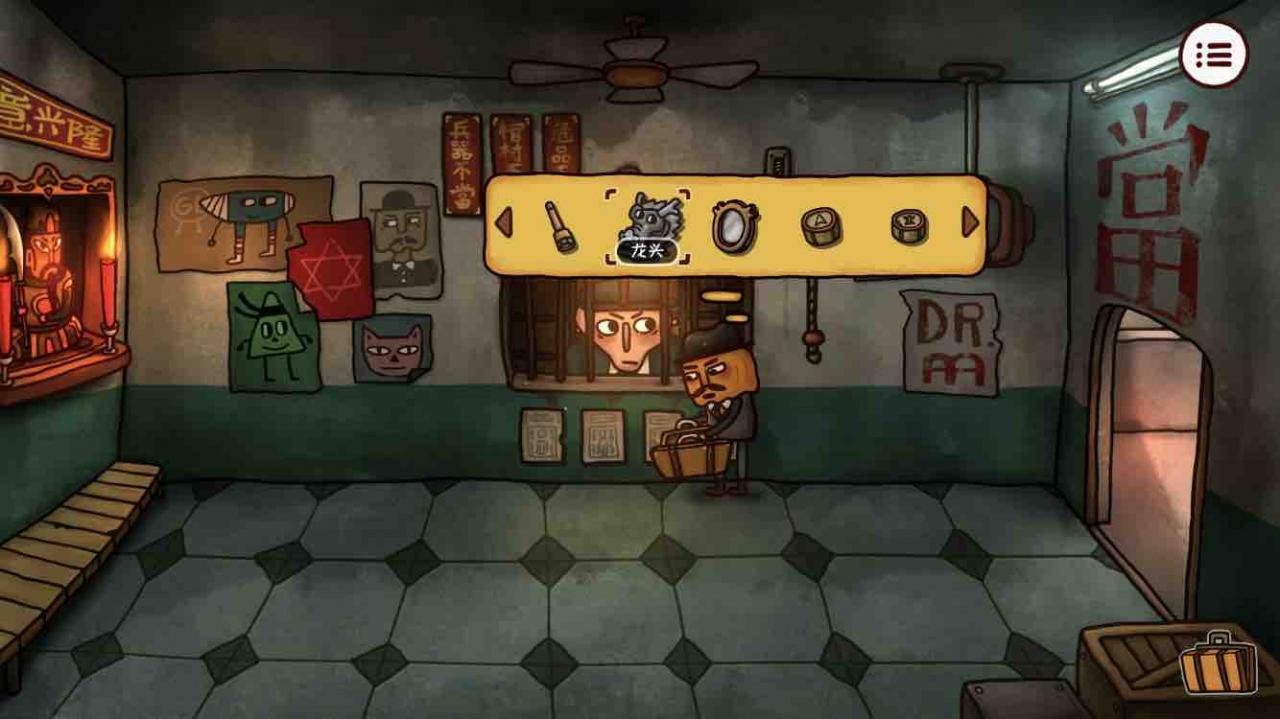Pick the oval mirror from inventory
The image size is (1280, 719).
tap(735, 226)
